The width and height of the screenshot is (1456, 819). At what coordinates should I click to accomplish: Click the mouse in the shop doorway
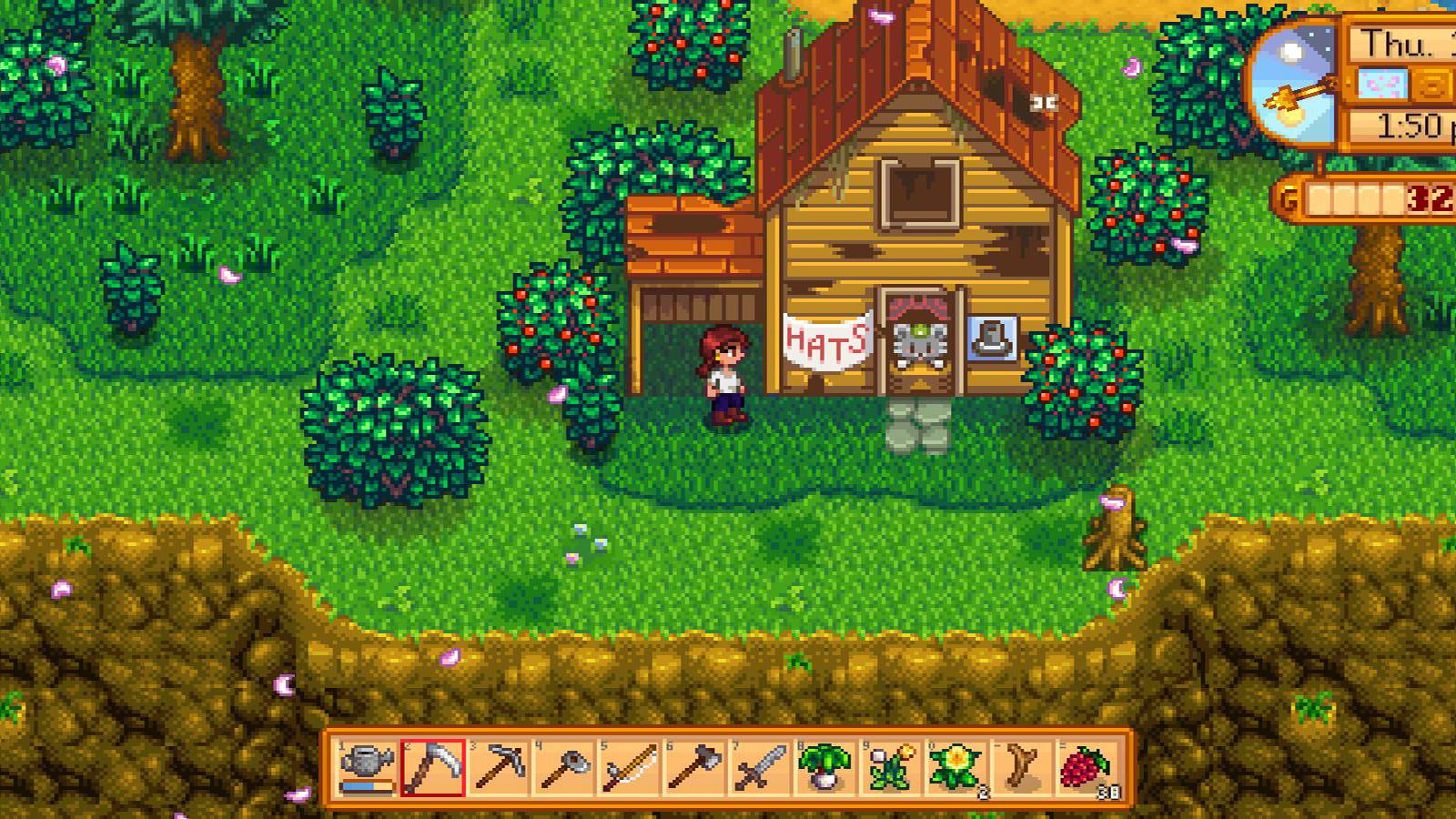pyautogui.click(x=922, y=341)
